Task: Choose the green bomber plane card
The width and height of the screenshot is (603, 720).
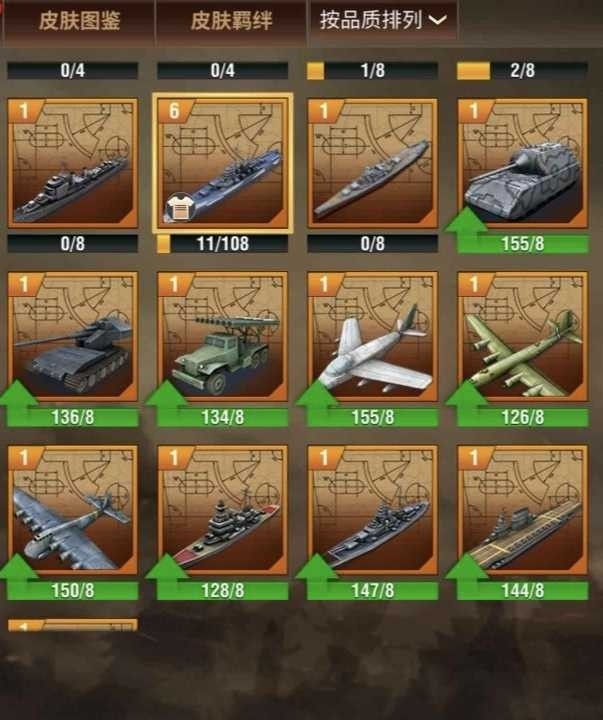Action: point(521,337)
